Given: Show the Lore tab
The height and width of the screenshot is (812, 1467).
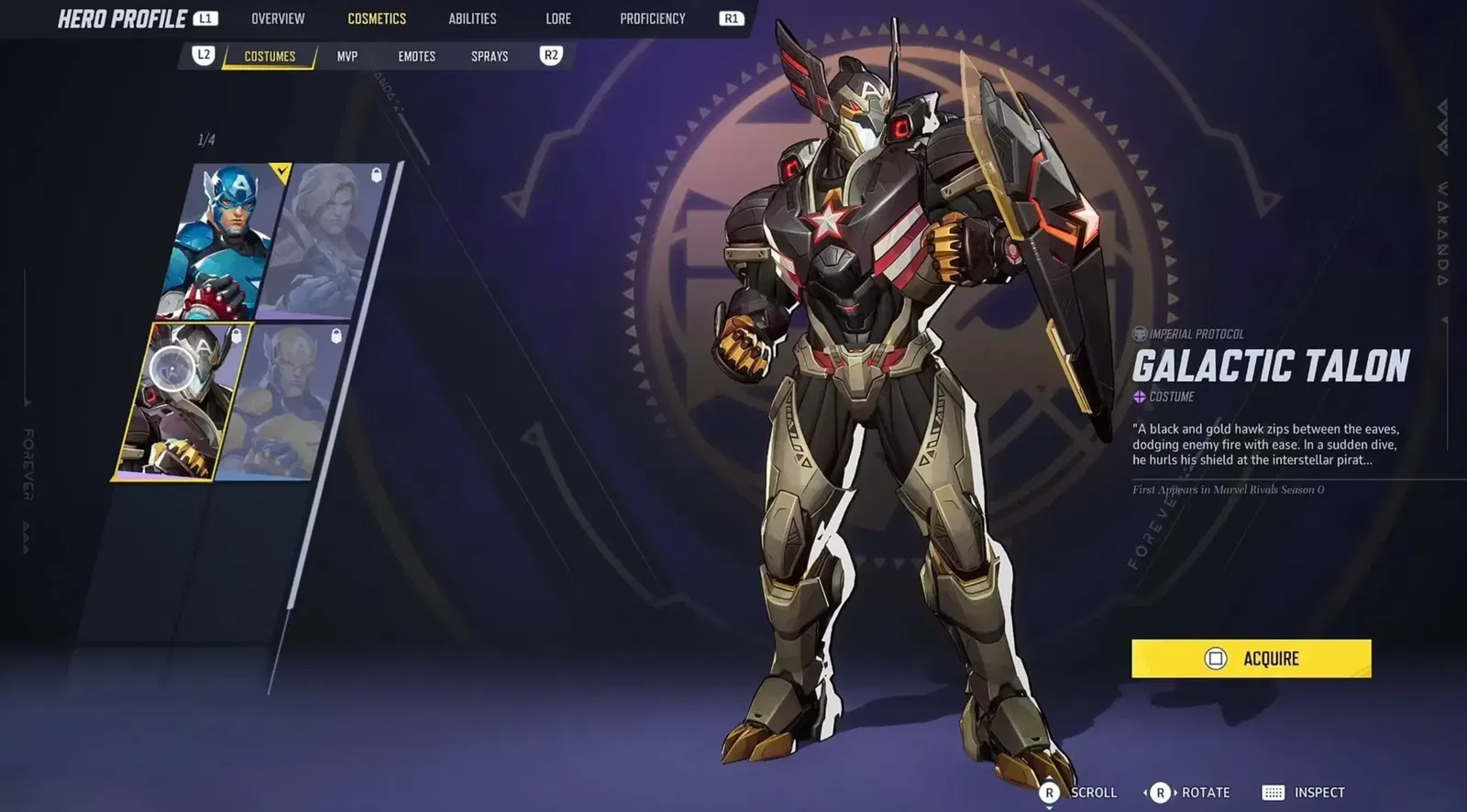Looking at the screenshot, I should pos(557,18).
